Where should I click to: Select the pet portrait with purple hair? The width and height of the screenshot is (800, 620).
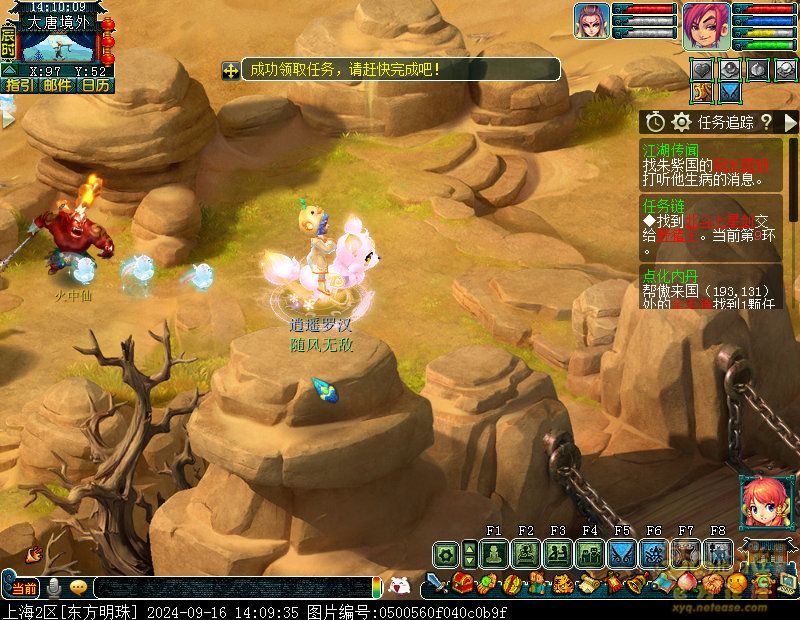point(591,21)
